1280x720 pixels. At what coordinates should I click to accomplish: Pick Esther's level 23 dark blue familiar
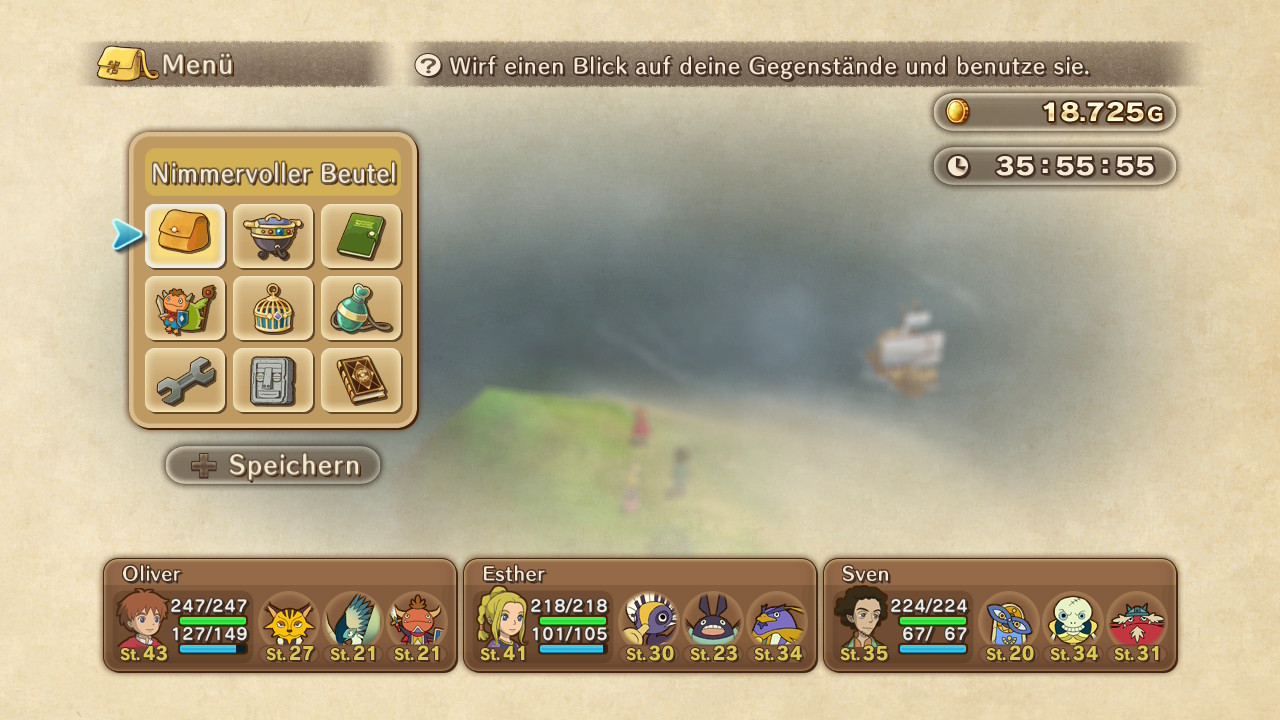(713, 622)
